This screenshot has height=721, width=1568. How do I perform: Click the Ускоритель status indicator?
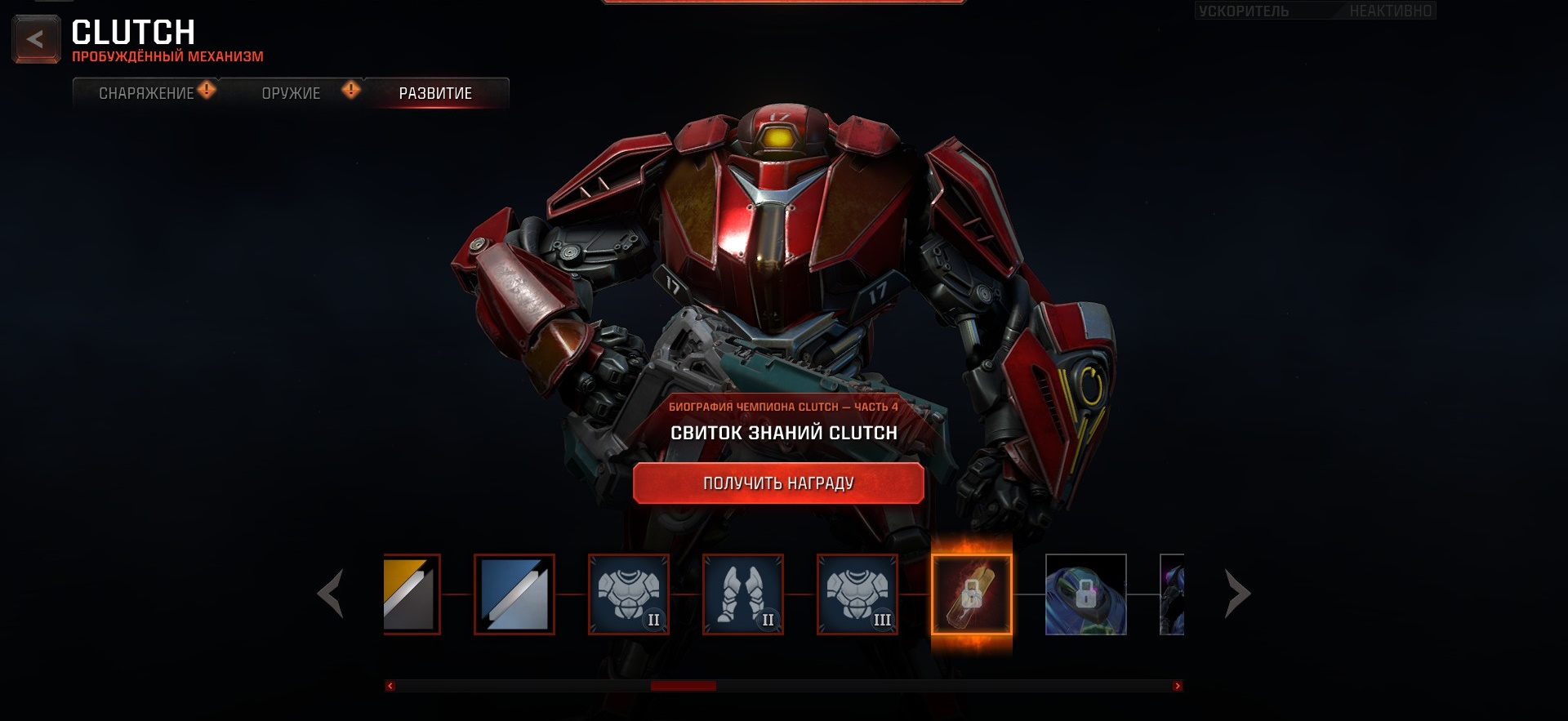(x=1315, y=11)
